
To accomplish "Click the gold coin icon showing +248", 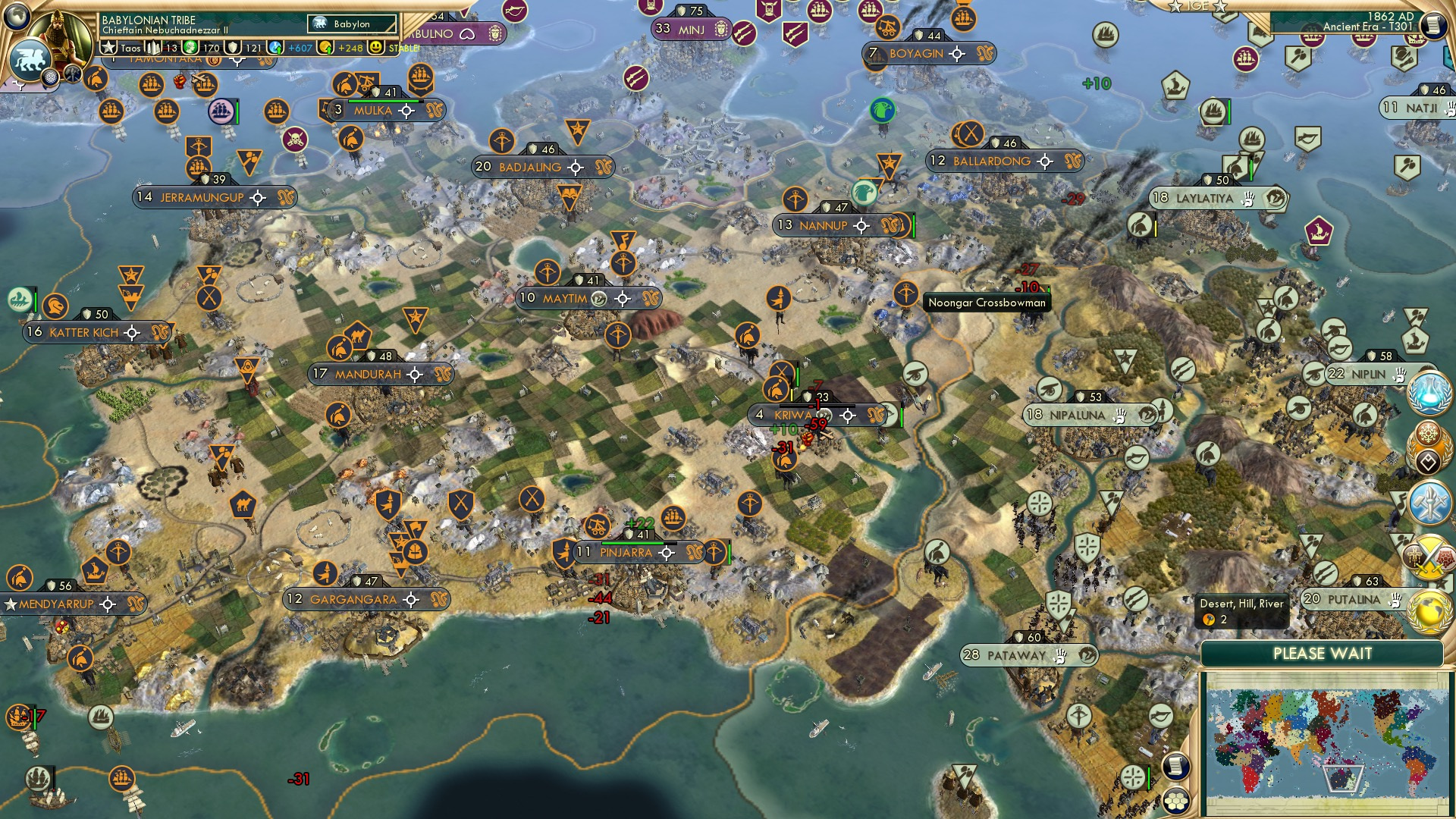I will click(x=327, y=47).
